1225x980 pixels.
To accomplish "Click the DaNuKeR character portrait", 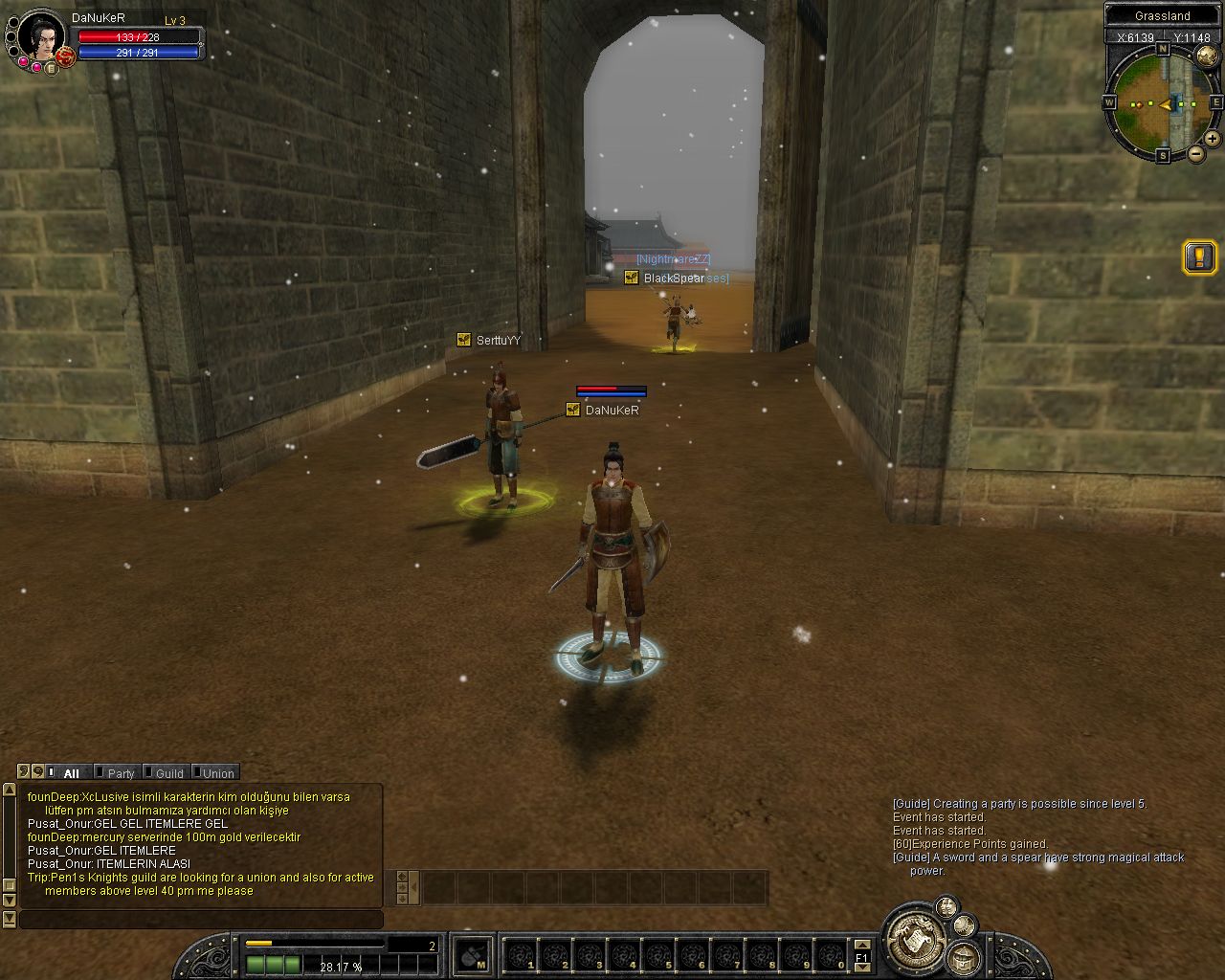I will pyautogui.click(x=42, y=36).
